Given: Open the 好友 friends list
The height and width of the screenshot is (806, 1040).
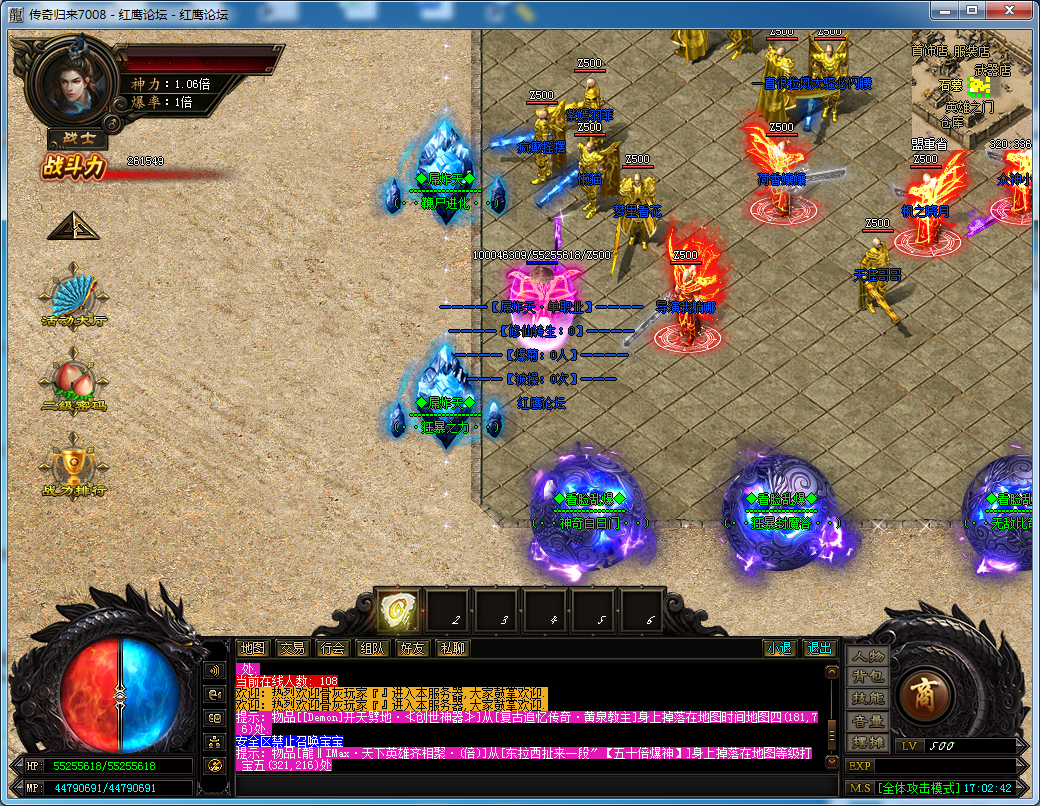Looking at the screenshot, I should click(412, 648).
